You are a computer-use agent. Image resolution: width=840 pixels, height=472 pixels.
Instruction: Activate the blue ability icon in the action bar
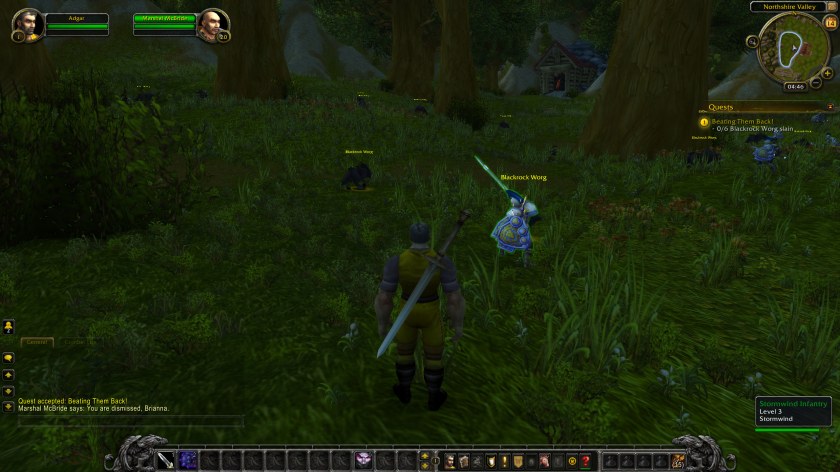(188, 460)
